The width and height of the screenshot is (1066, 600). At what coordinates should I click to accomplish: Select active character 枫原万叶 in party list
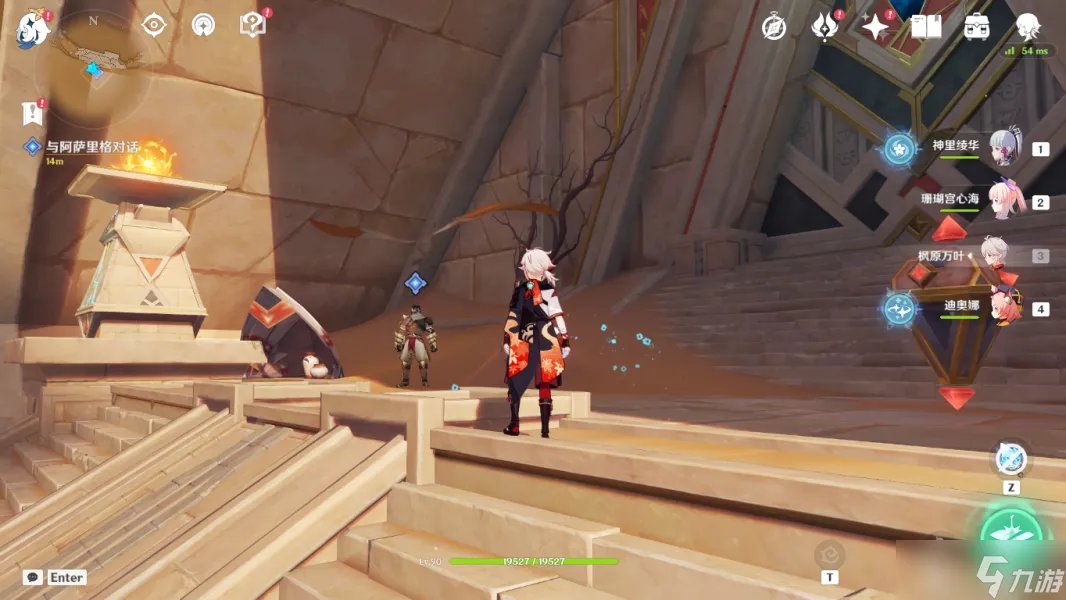(993, 255)
